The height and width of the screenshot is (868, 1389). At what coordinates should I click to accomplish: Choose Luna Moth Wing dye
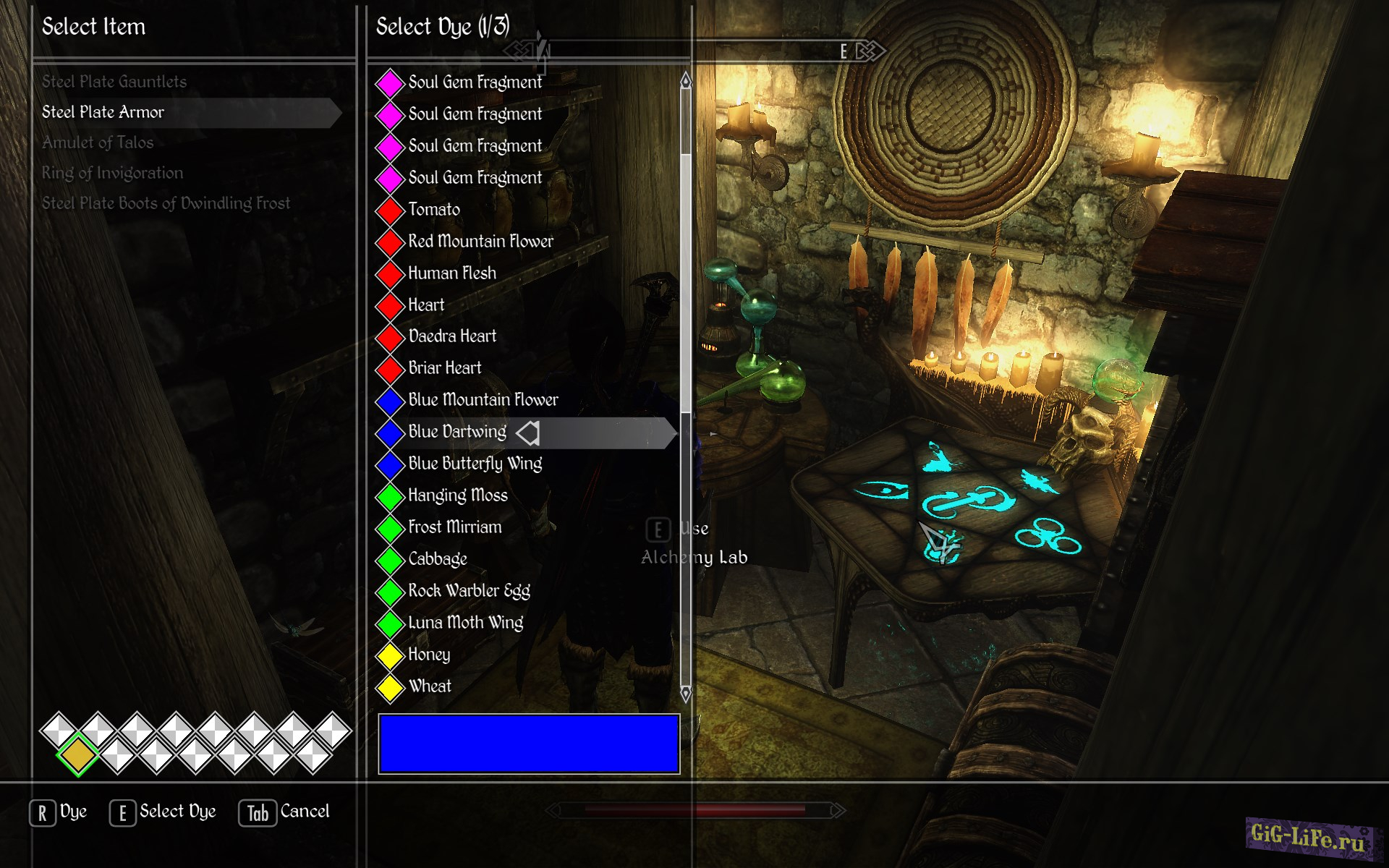click(x=465, y=623)
